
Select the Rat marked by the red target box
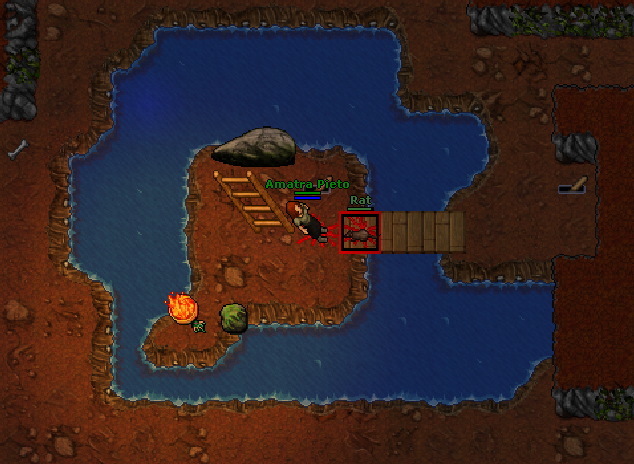(360, 233)
